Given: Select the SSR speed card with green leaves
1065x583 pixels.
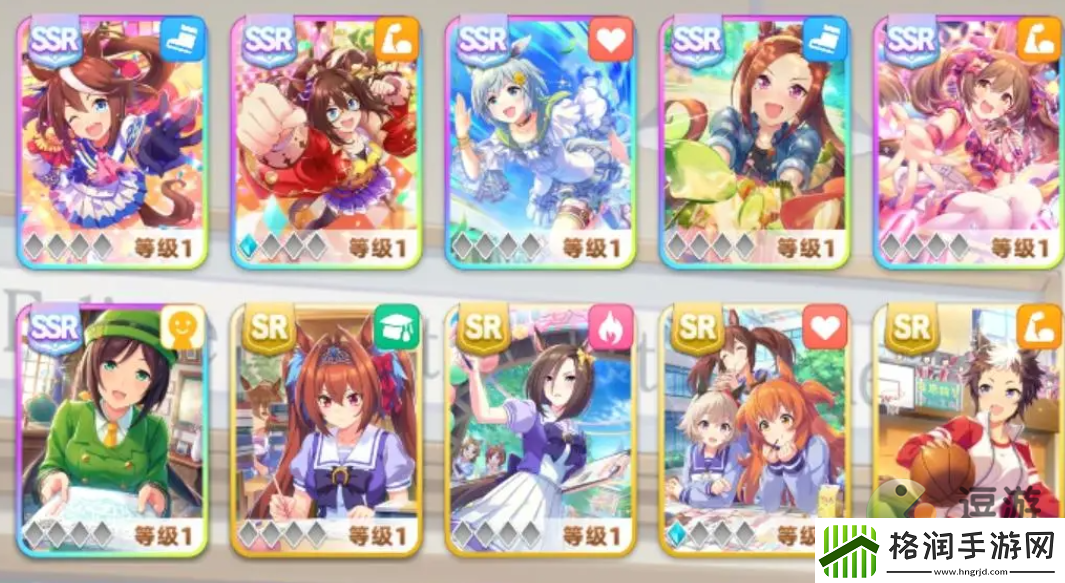Looking at the screenshot, I should click(x=755, y=140).
